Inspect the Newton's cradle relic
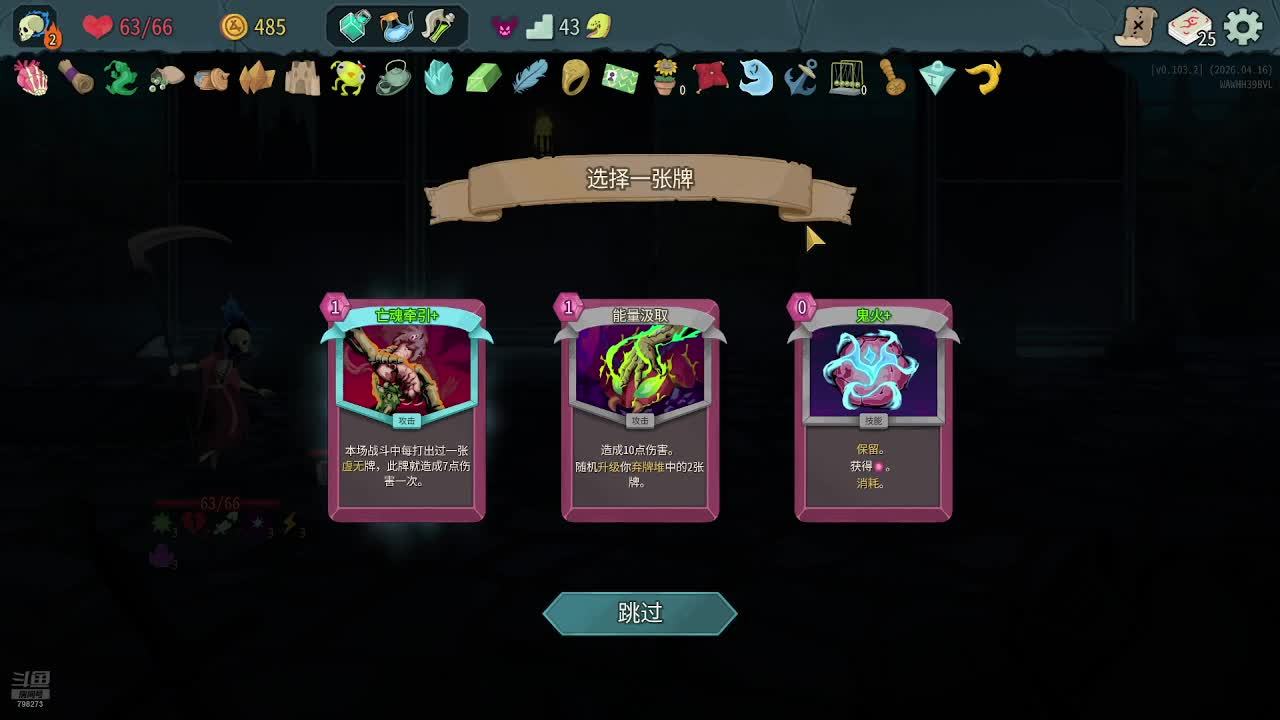 (846, 77)
